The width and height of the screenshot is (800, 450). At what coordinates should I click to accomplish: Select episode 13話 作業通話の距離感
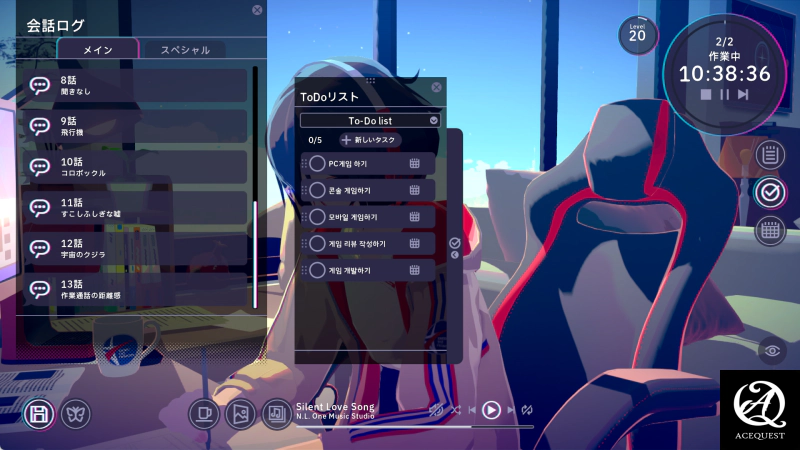pyautogui.click(x=134, y=290)
